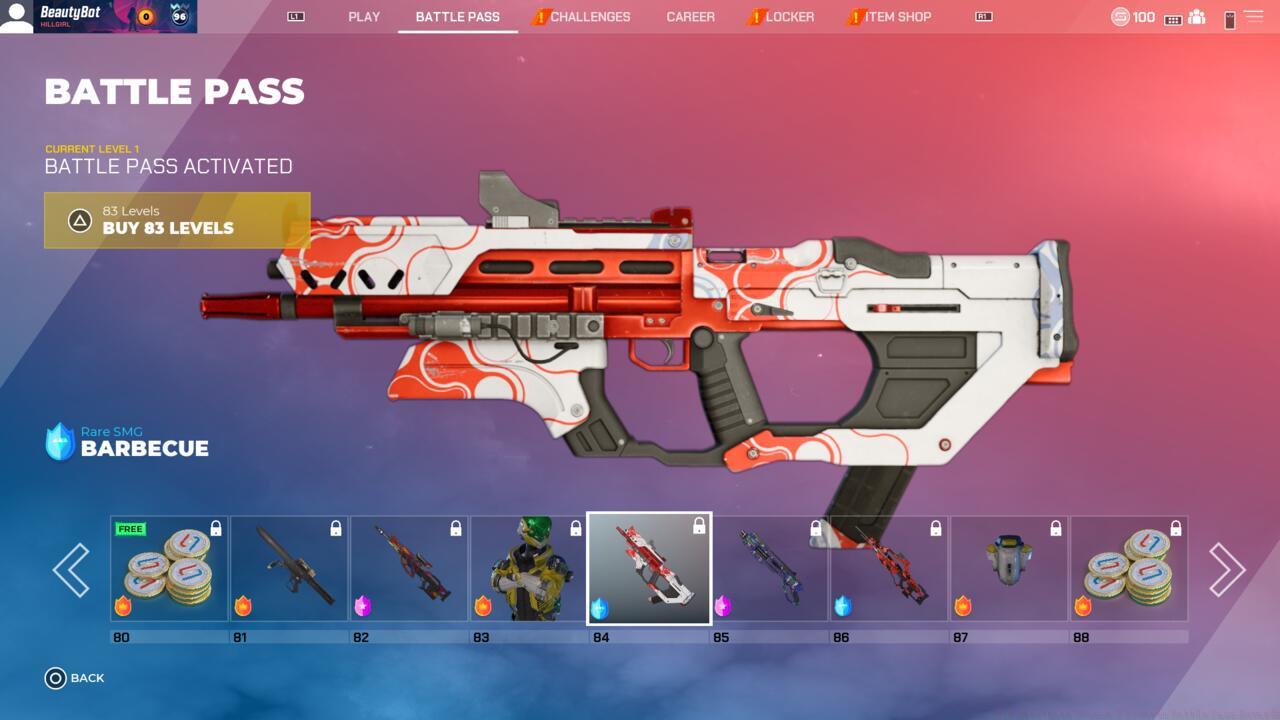
Task: Show previous battle pass rewards with left arrow
Action: tap(71, 570)
